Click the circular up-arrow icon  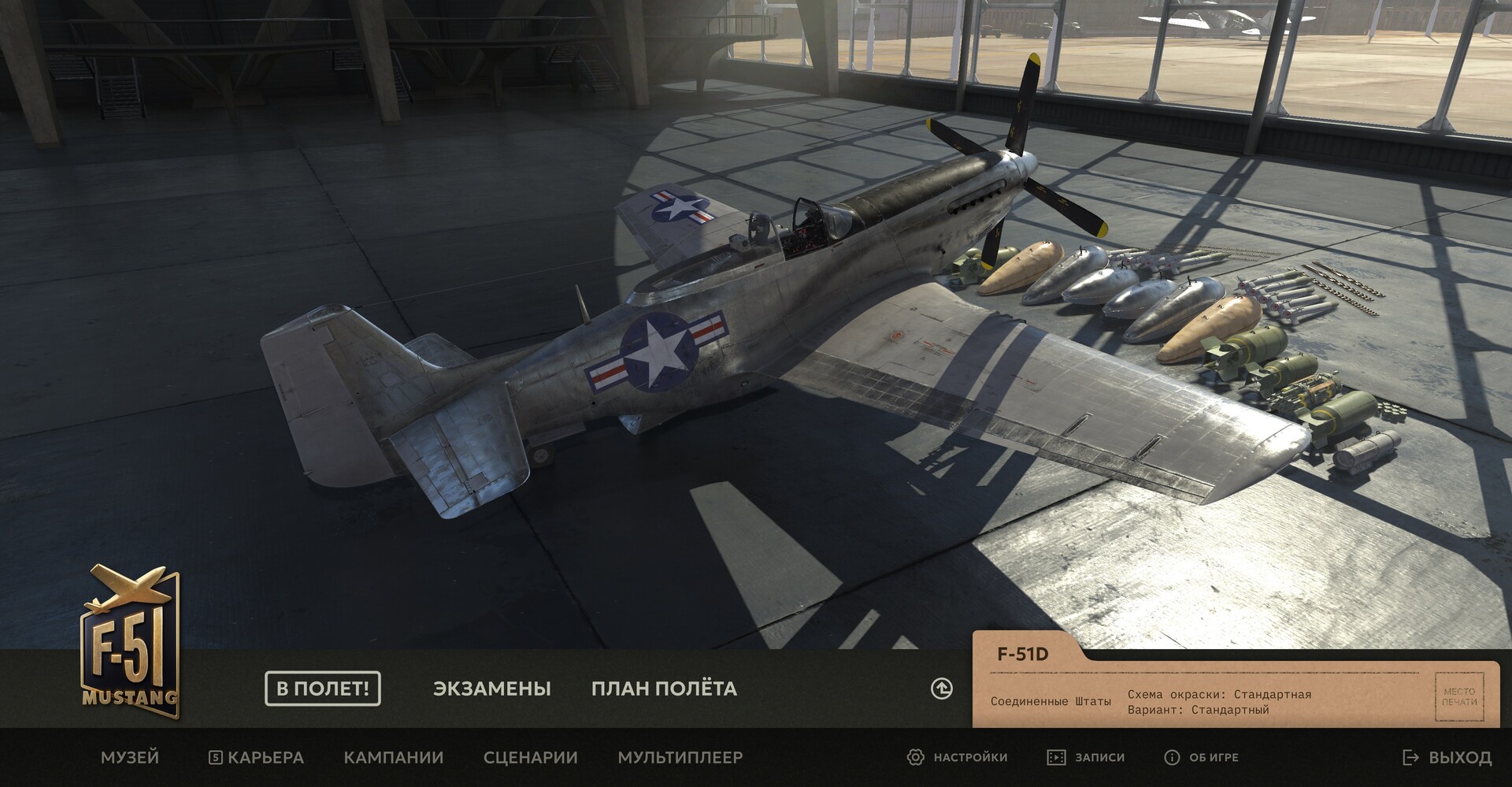pyautogui.click(x=942, y=689)
